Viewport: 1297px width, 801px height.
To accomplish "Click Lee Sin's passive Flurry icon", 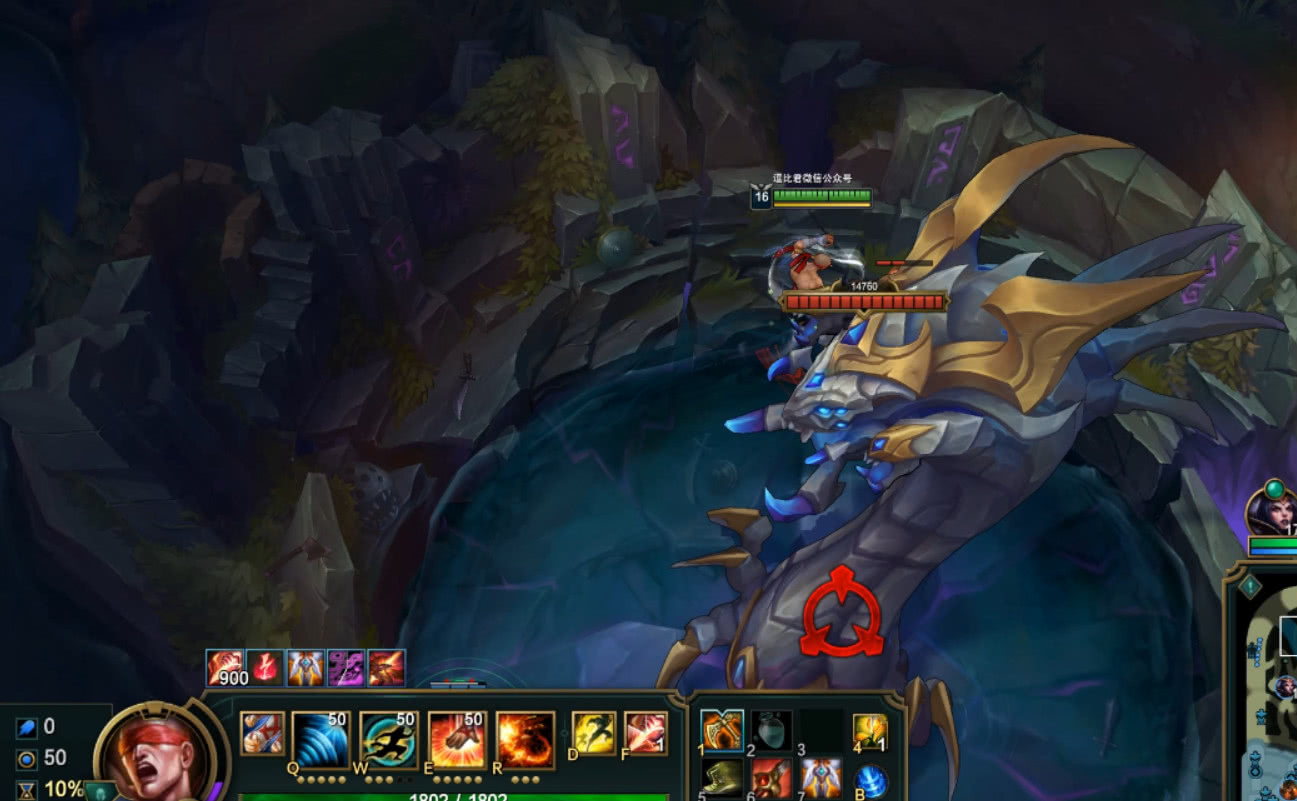I will [262, 733].
